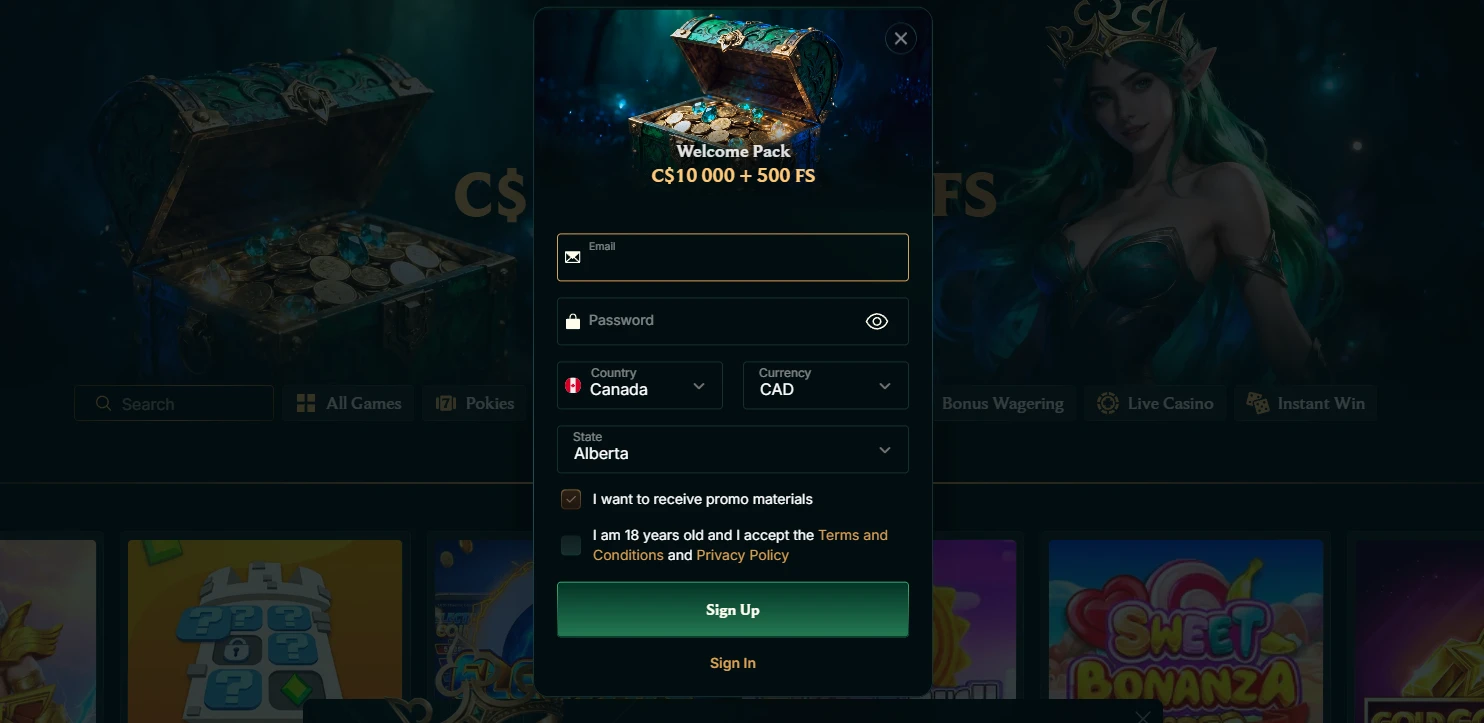Open the Sweet Bonanza game thumbnail
Image resolution: width=1484 pixels, height=723 pixels.
coord(1185,632)
